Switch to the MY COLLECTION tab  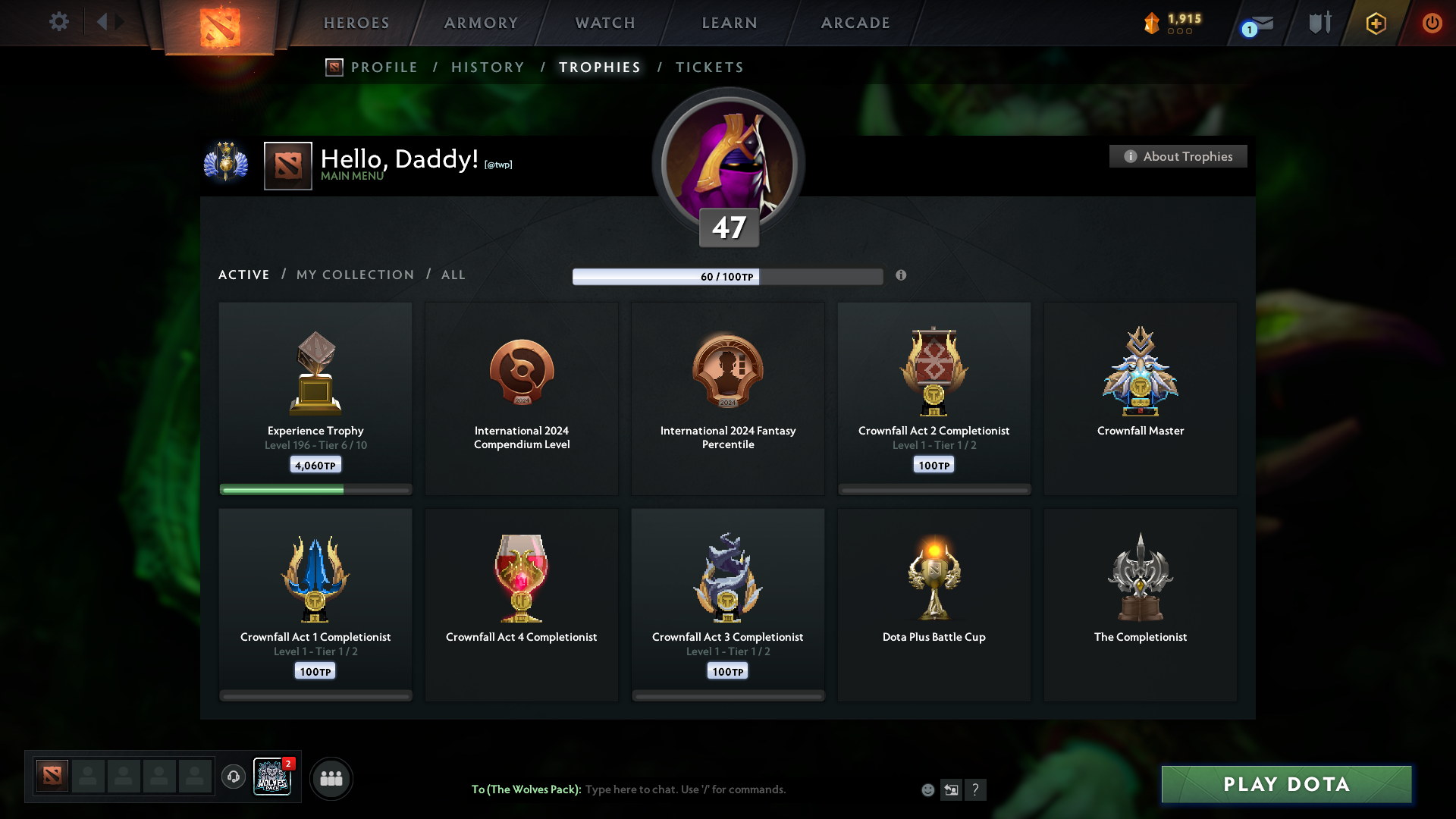point(354,275)
